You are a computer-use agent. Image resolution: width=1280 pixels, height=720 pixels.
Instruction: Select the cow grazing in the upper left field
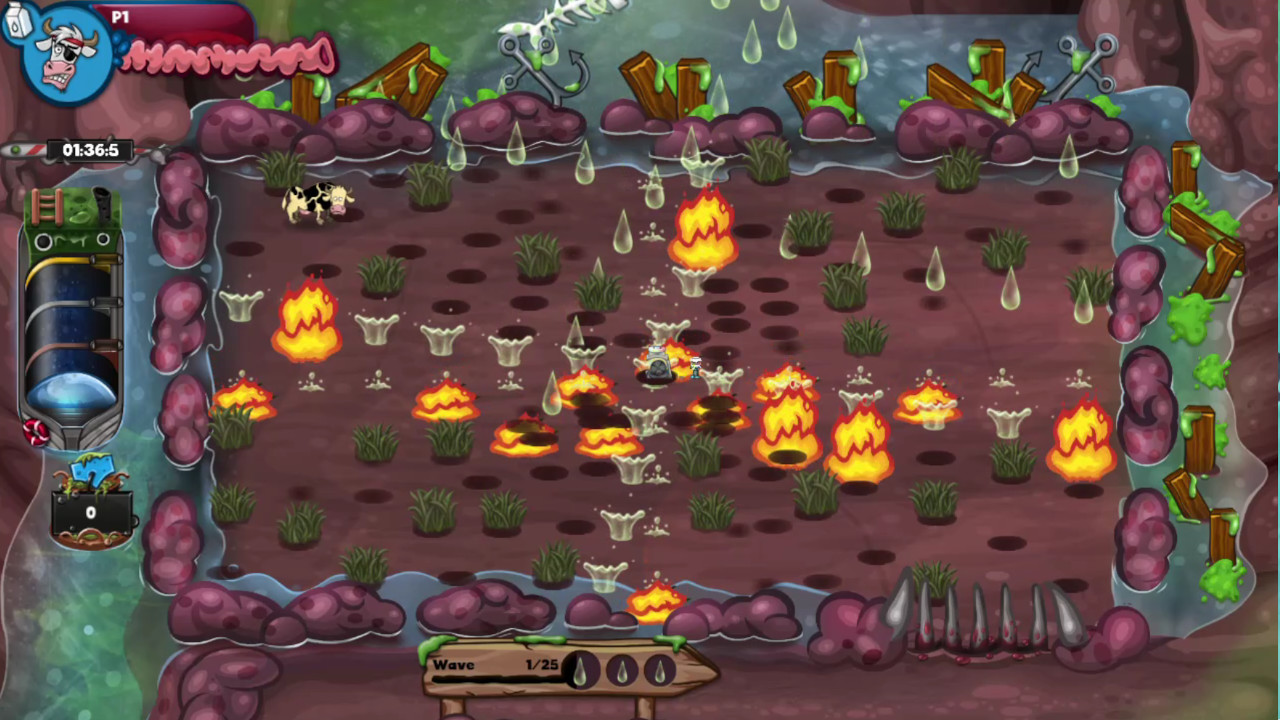[318, 200]
